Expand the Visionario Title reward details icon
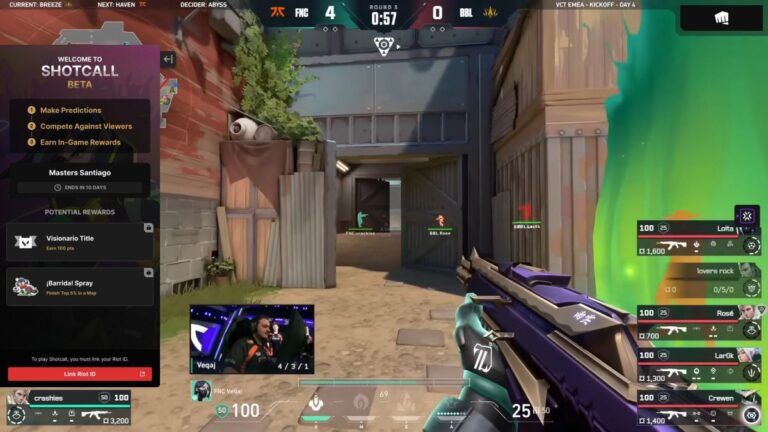 coord(148,228)
